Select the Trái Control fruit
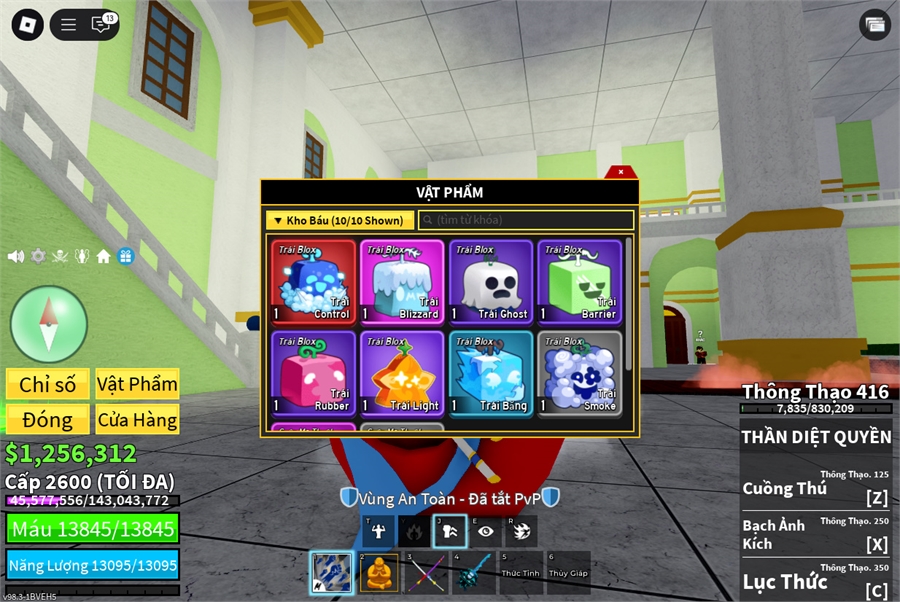This screenshot has height=602, width=900. 314,282
